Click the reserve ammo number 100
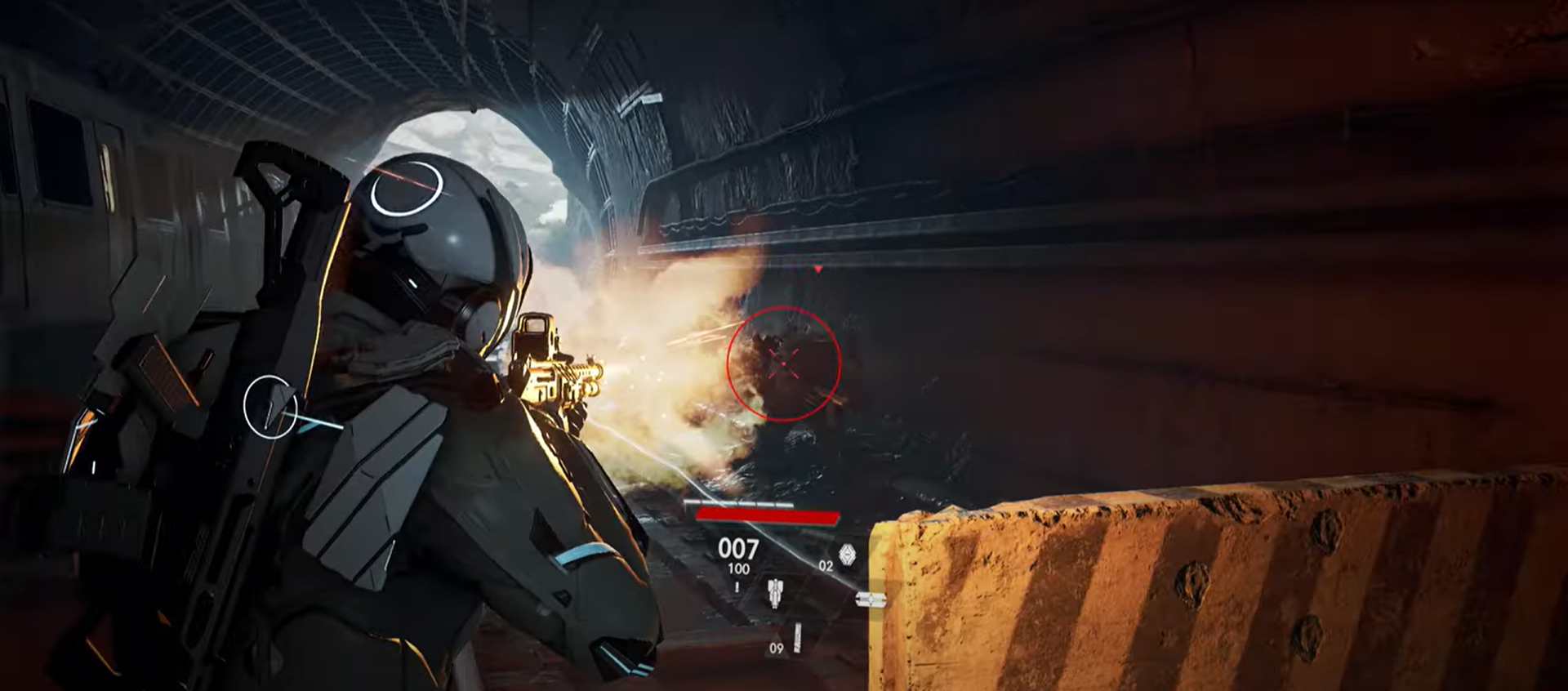This screenshot has width=1568, height=691. coord(739,567)
